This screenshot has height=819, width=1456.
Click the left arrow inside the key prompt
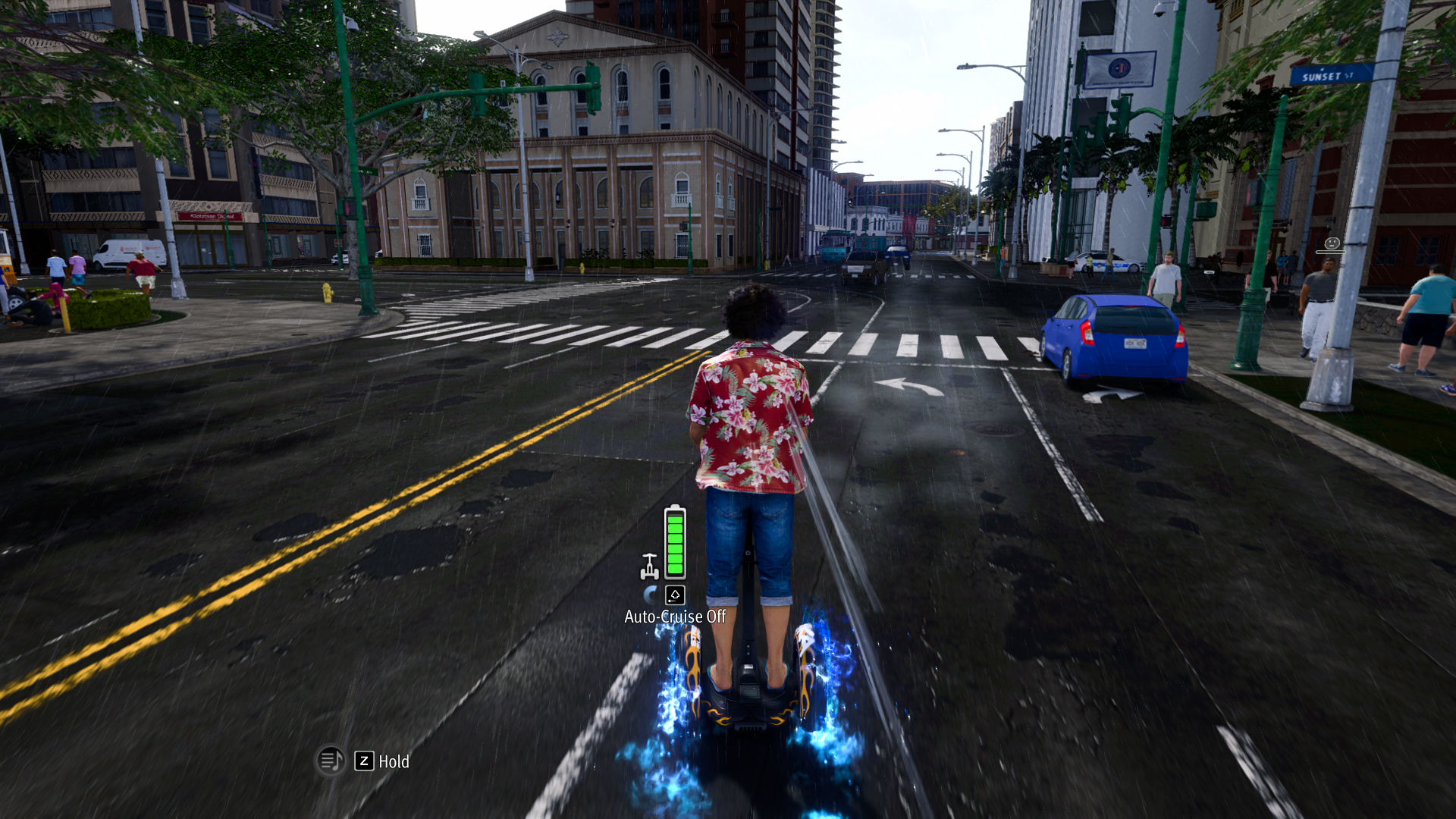point(673,600)
